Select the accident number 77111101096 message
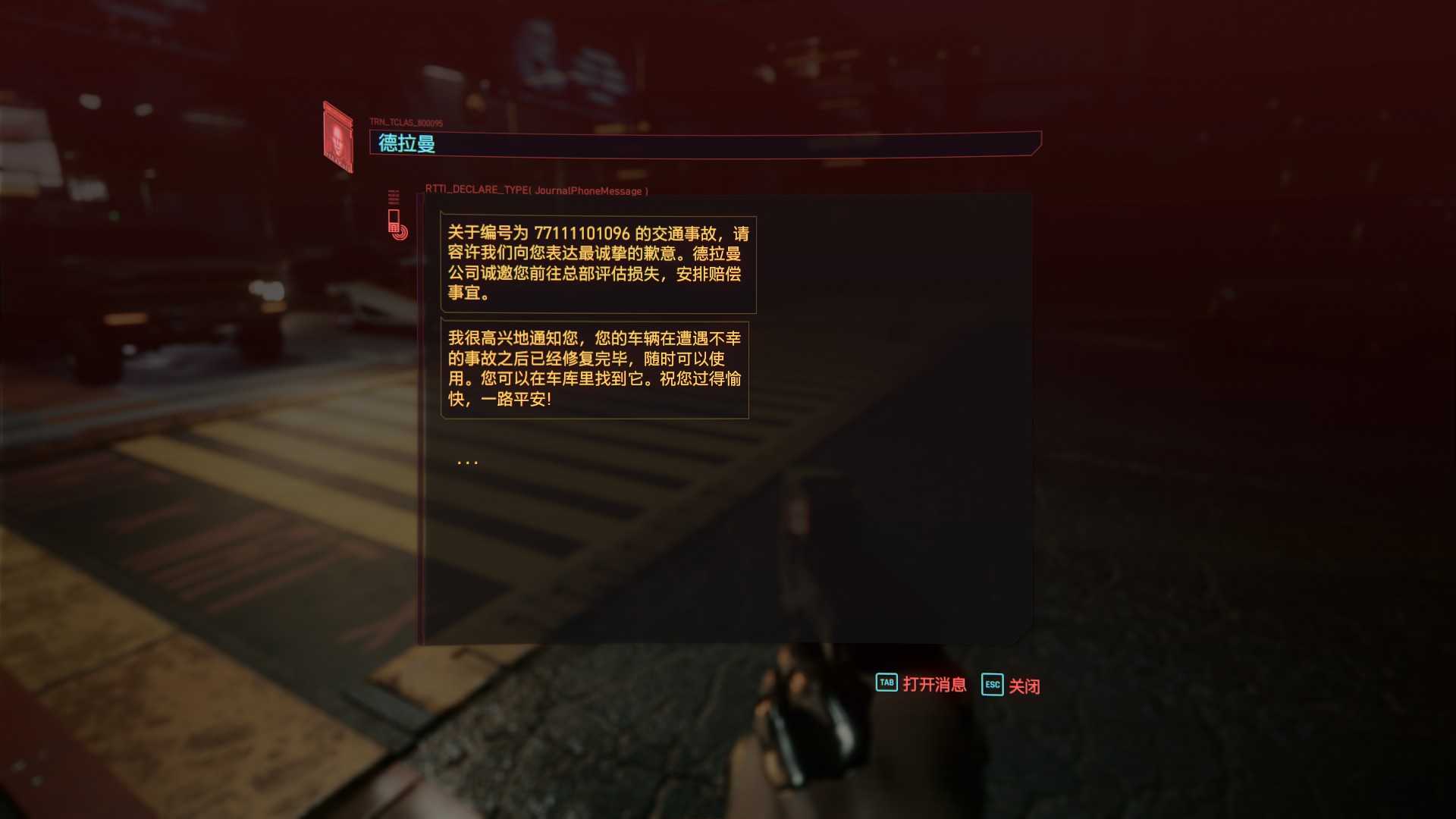 coord(598,263)
